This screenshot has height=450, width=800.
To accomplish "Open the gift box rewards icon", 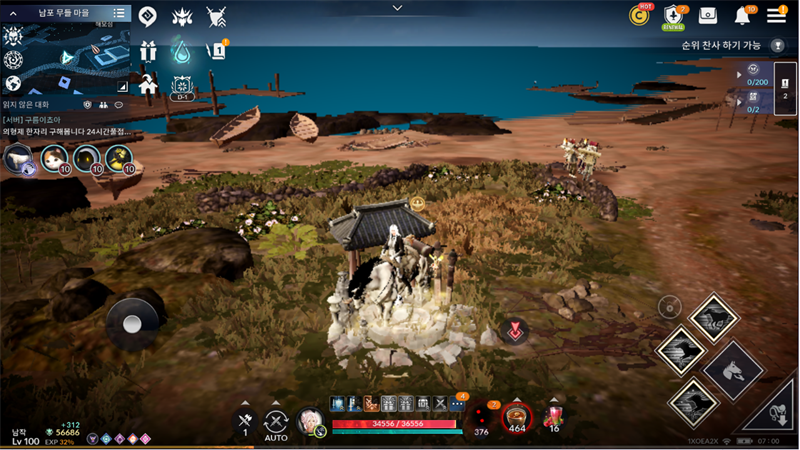I will click(x=148, y=50).
